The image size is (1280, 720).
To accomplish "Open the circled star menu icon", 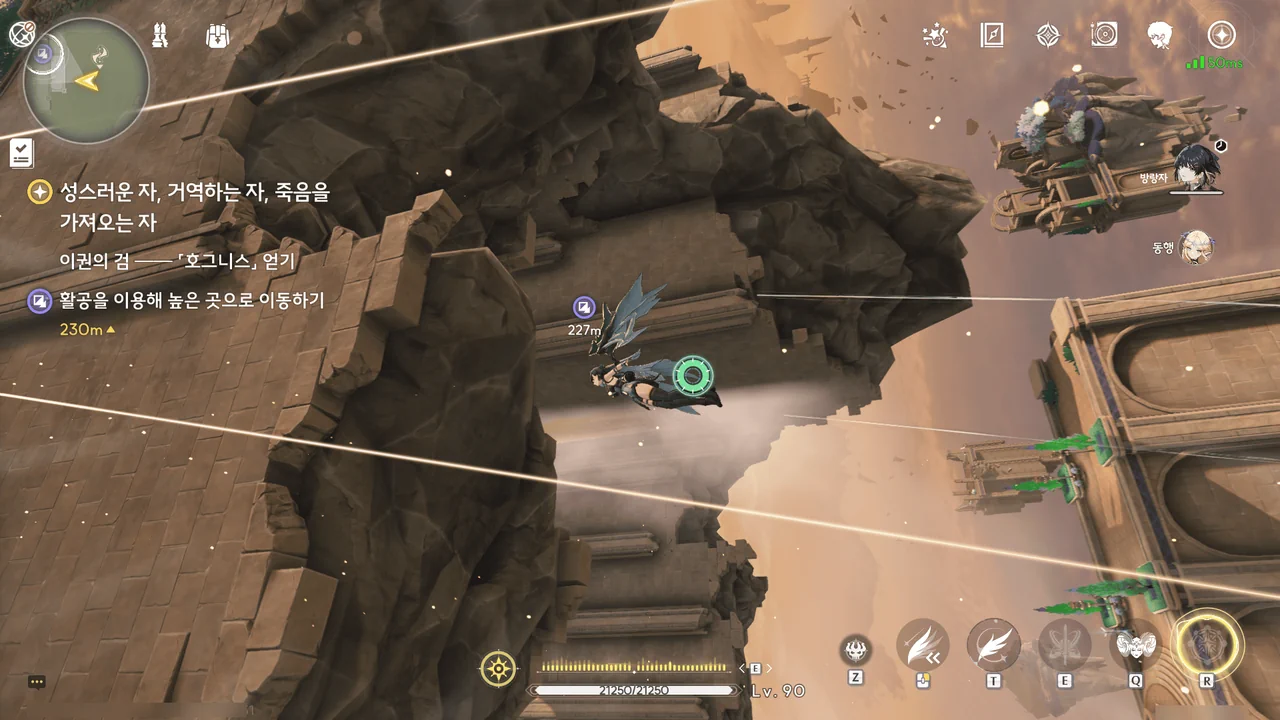I will (x=1221, y=35).
